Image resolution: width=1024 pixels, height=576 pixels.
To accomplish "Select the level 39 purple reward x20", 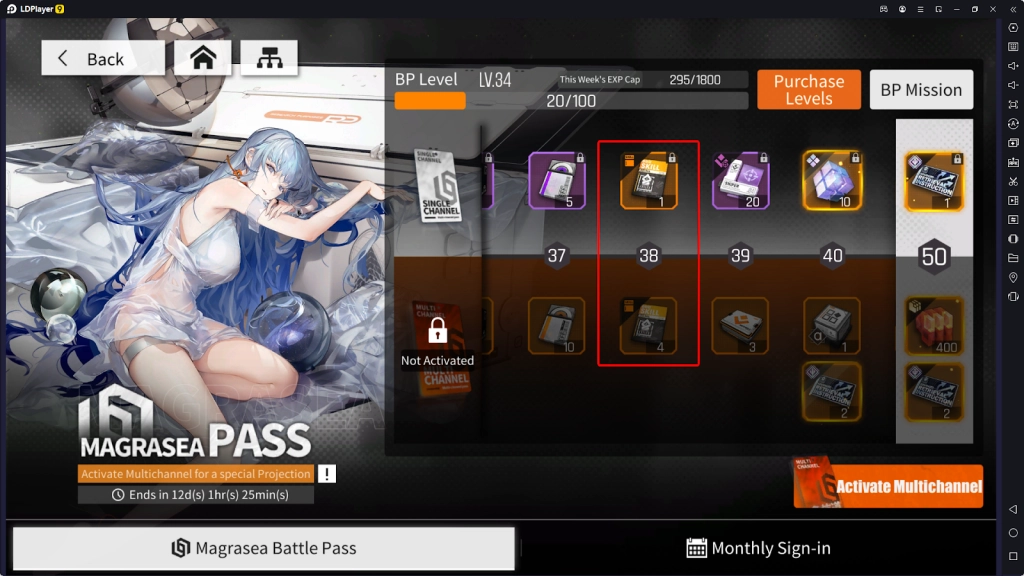I will 740,180.
